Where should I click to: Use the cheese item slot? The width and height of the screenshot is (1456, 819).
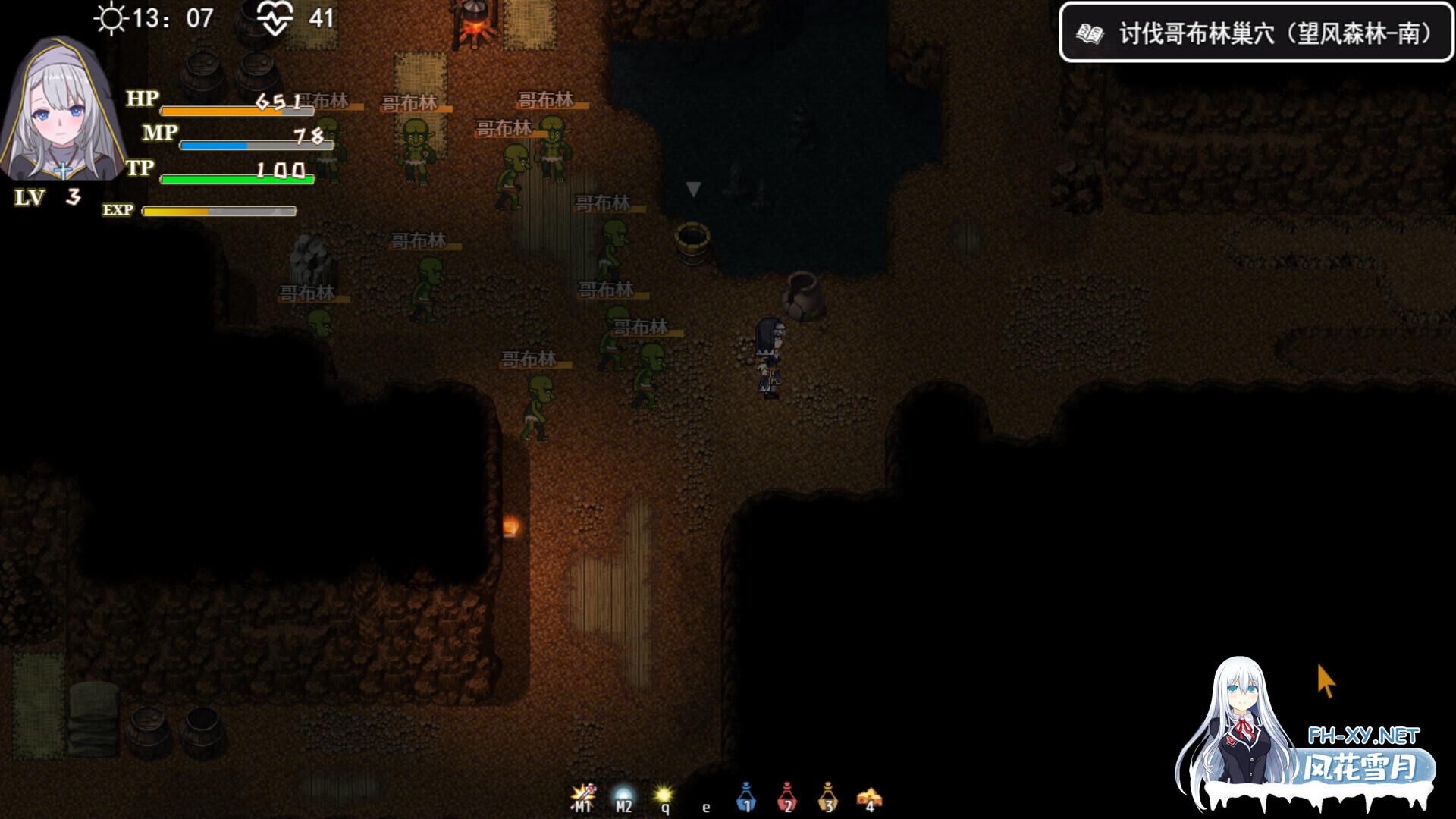coord(869,798)
